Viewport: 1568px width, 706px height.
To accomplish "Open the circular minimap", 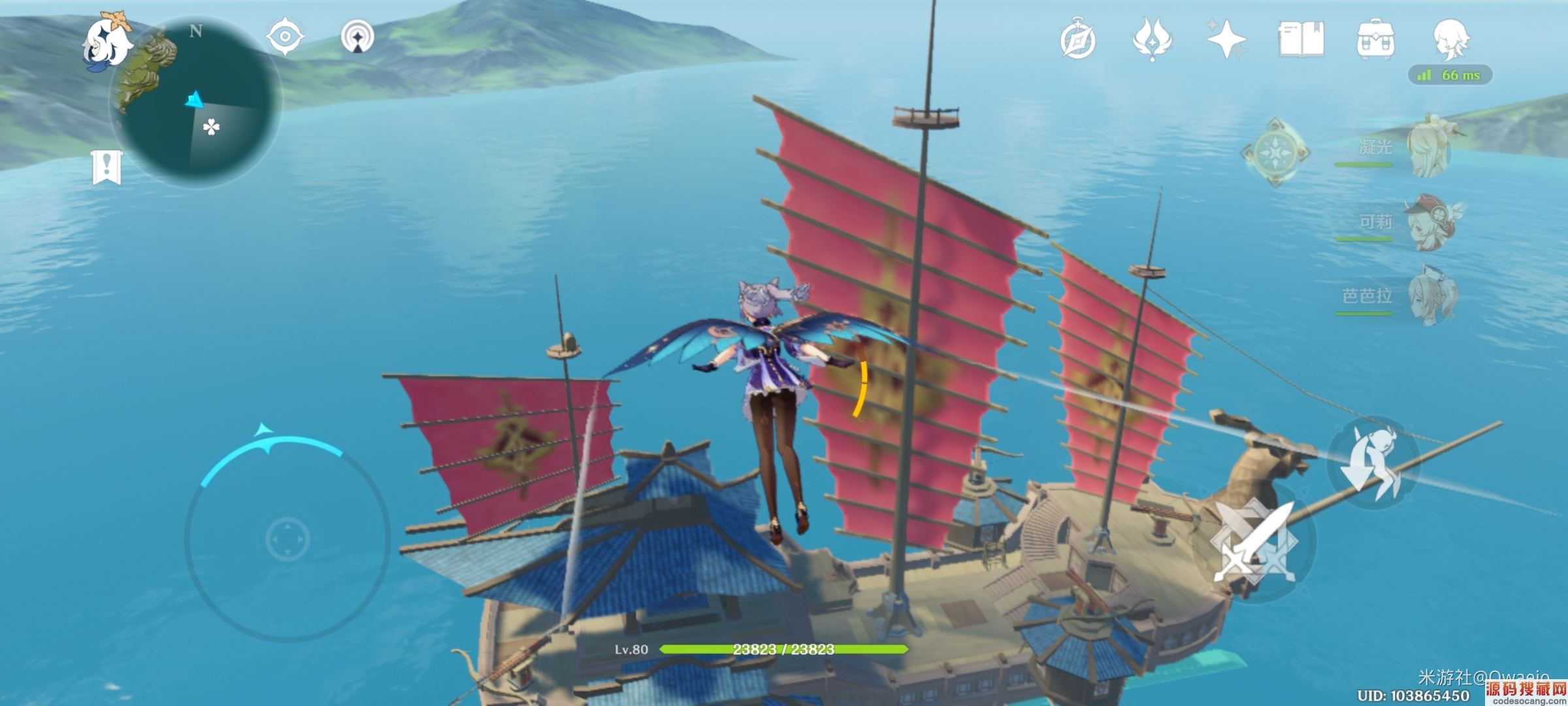I will (x=196, y=103).
